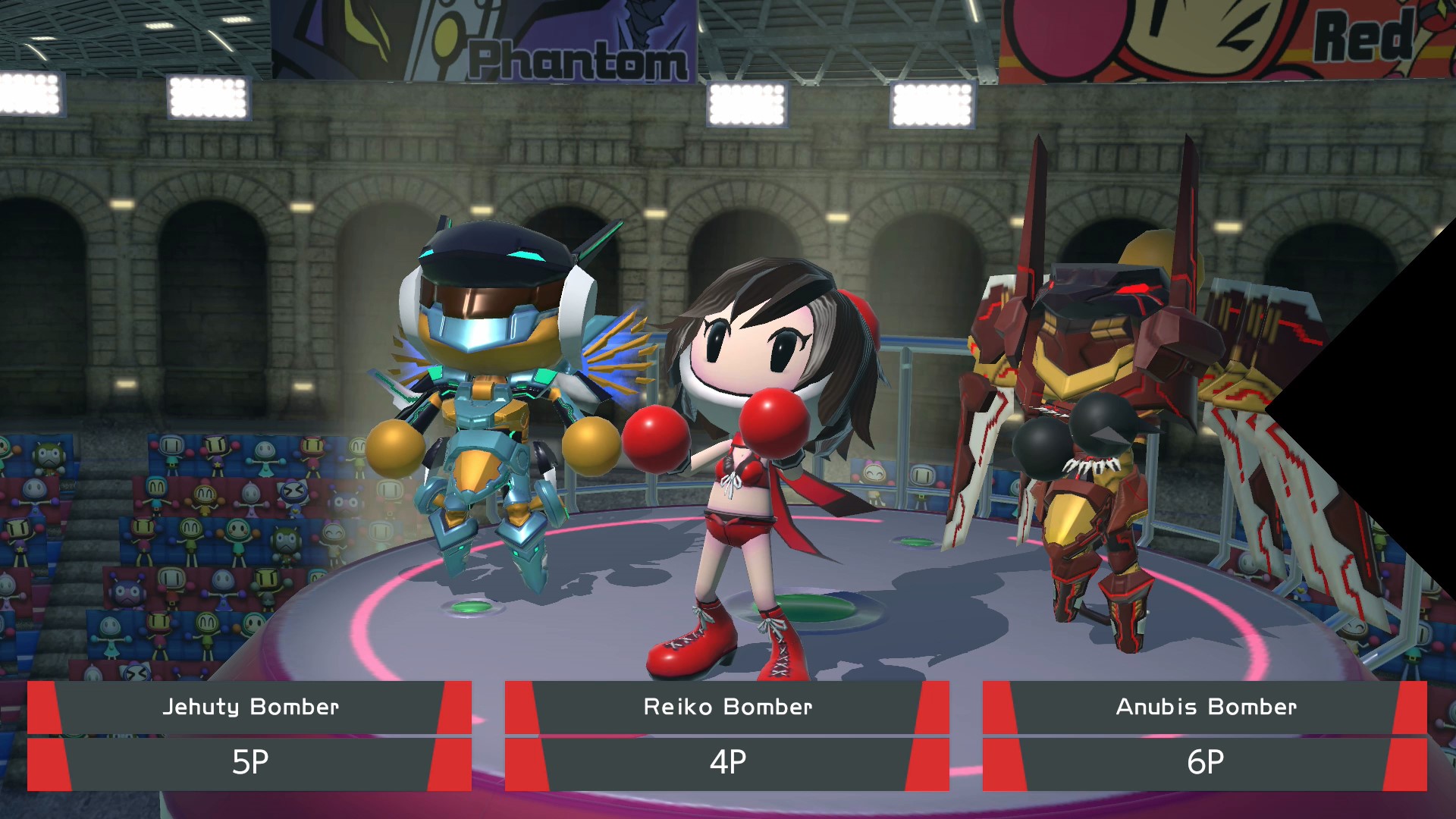Image resolution: width=1456 pixels, height=819 pixels.
Task: Select the Jehuty Bomber name panel
Action: (x=249, y=708)
